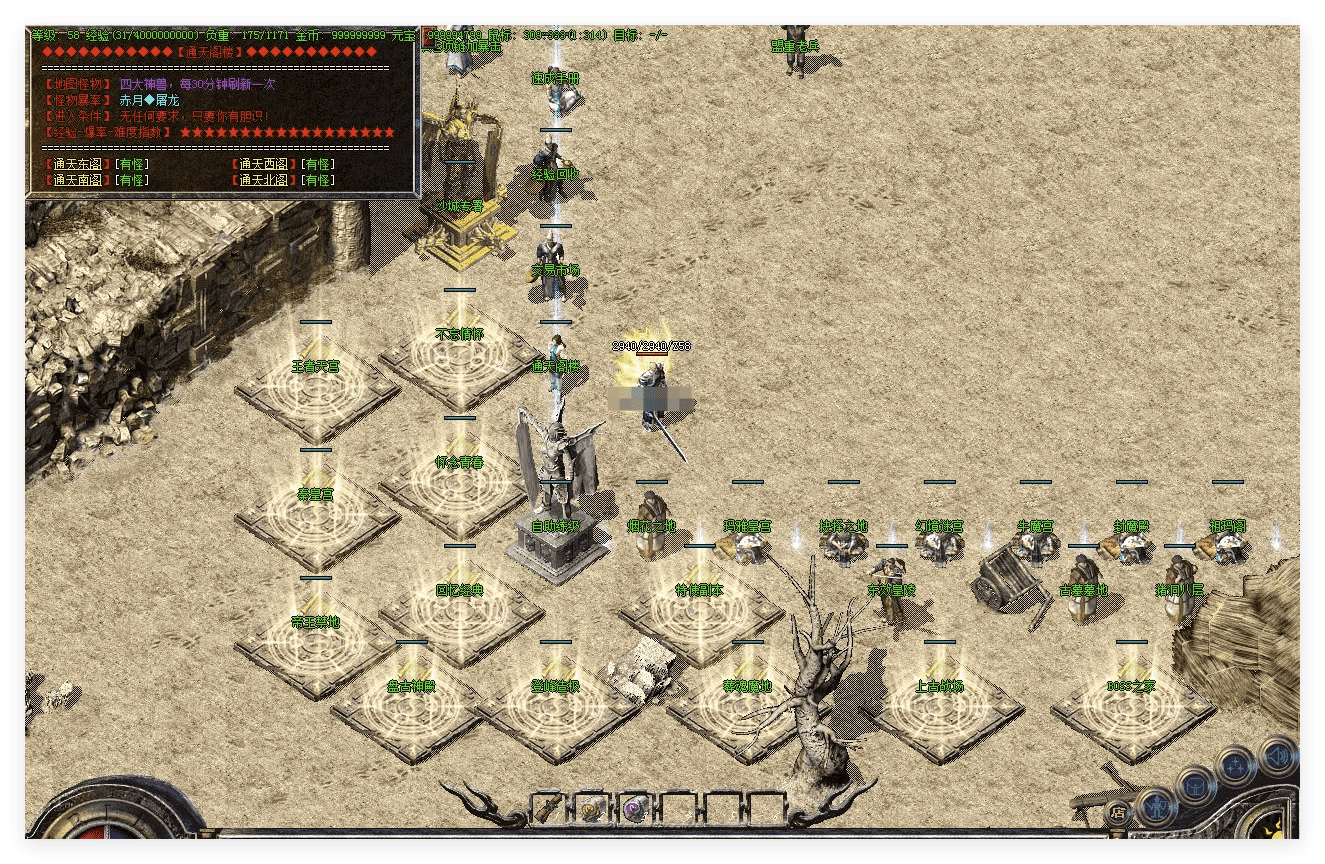Open the sparkle-stars round button
The width and height of the screenshot is (1325, 864).
(x=1236, y=767)
